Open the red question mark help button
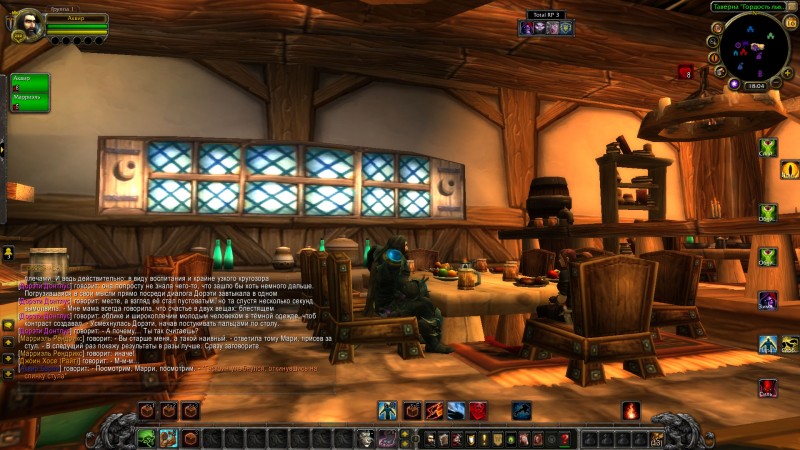Screen dimensions: 800x450 (565, 438)
